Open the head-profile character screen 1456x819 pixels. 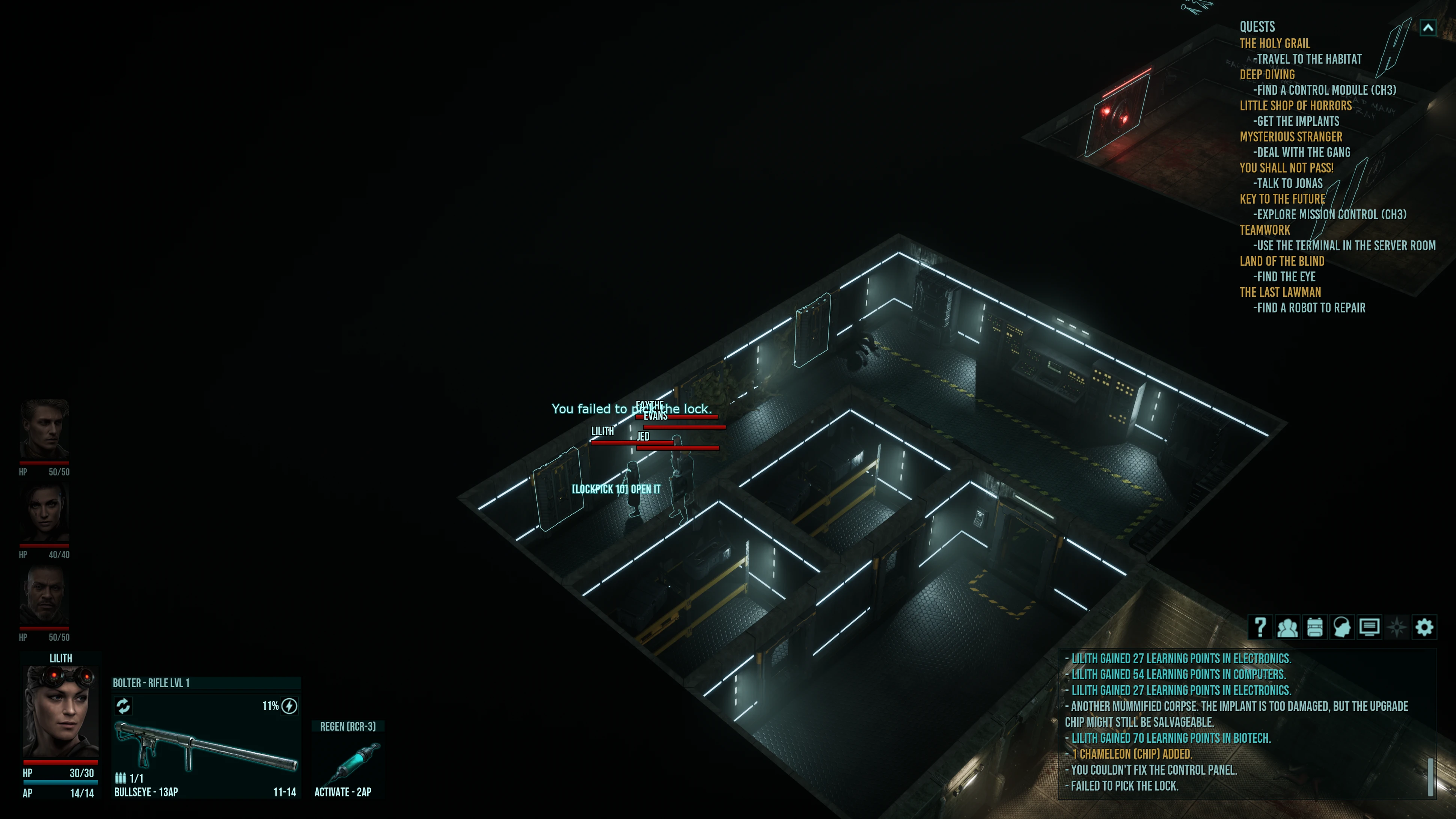coord(1342,627)
